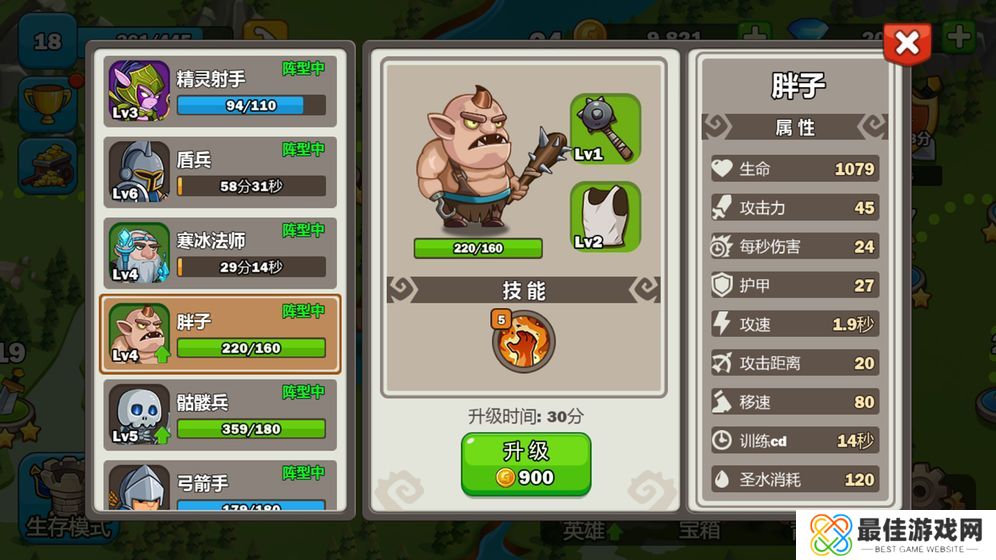The image size is (996, 560).
Task: Show the fiery fist skill details
Action: pos(523,341)
